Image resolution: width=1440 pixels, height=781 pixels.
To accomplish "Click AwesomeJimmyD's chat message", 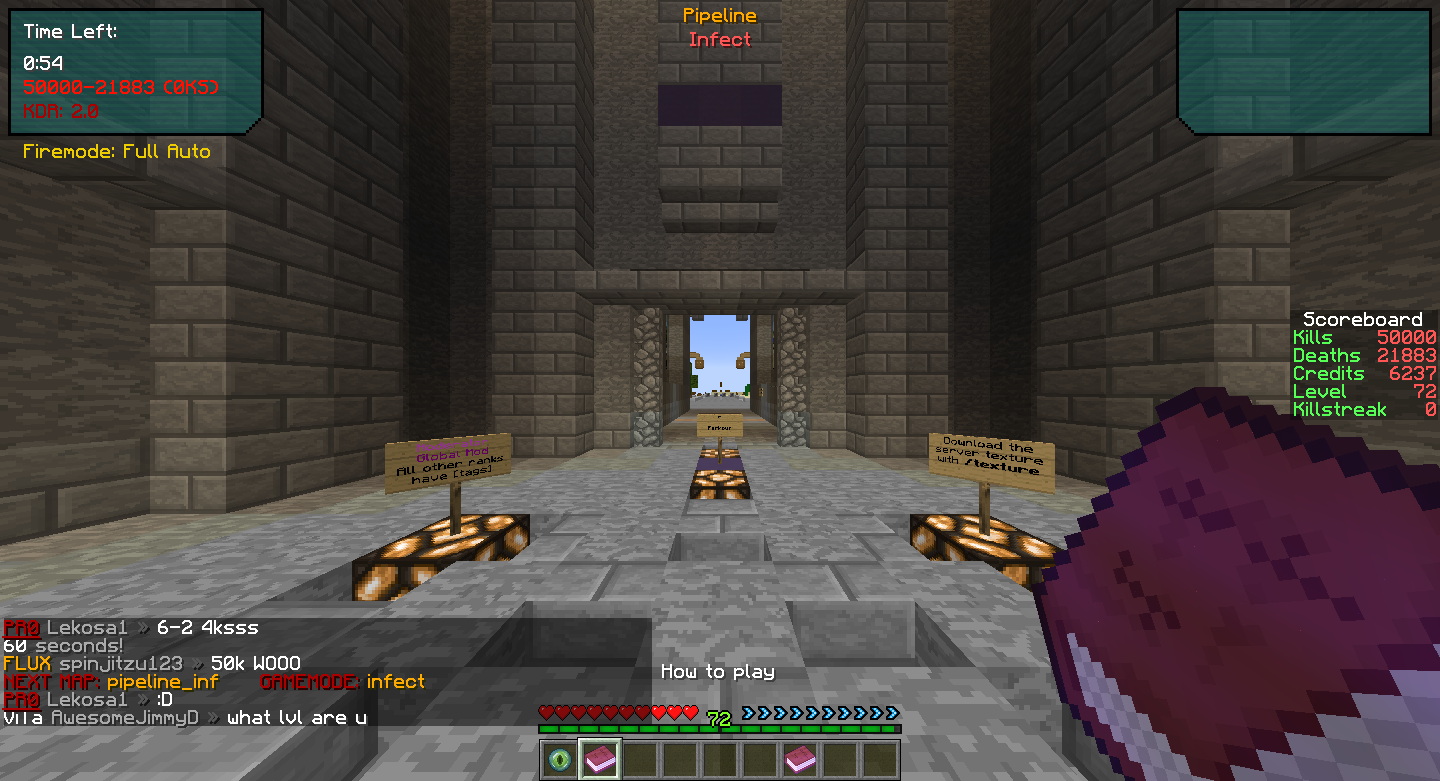I will tap(296, 718).
